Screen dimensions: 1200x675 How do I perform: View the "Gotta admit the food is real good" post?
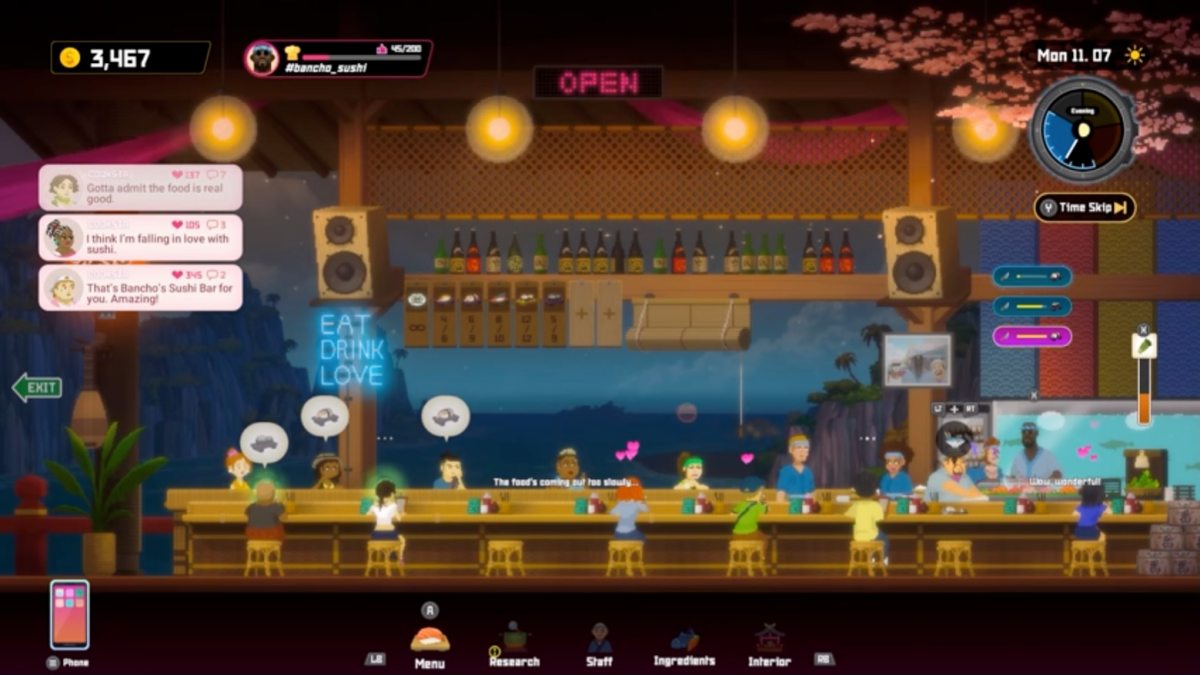[141, 187]
